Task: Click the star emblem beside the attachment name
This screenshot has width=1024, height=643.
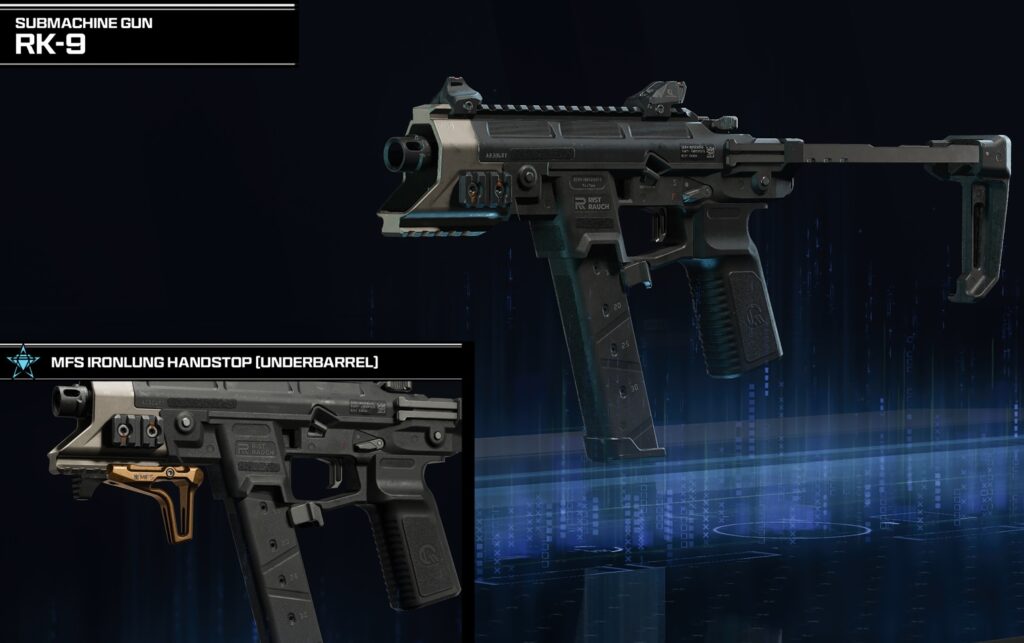Action: pos(20,361)
